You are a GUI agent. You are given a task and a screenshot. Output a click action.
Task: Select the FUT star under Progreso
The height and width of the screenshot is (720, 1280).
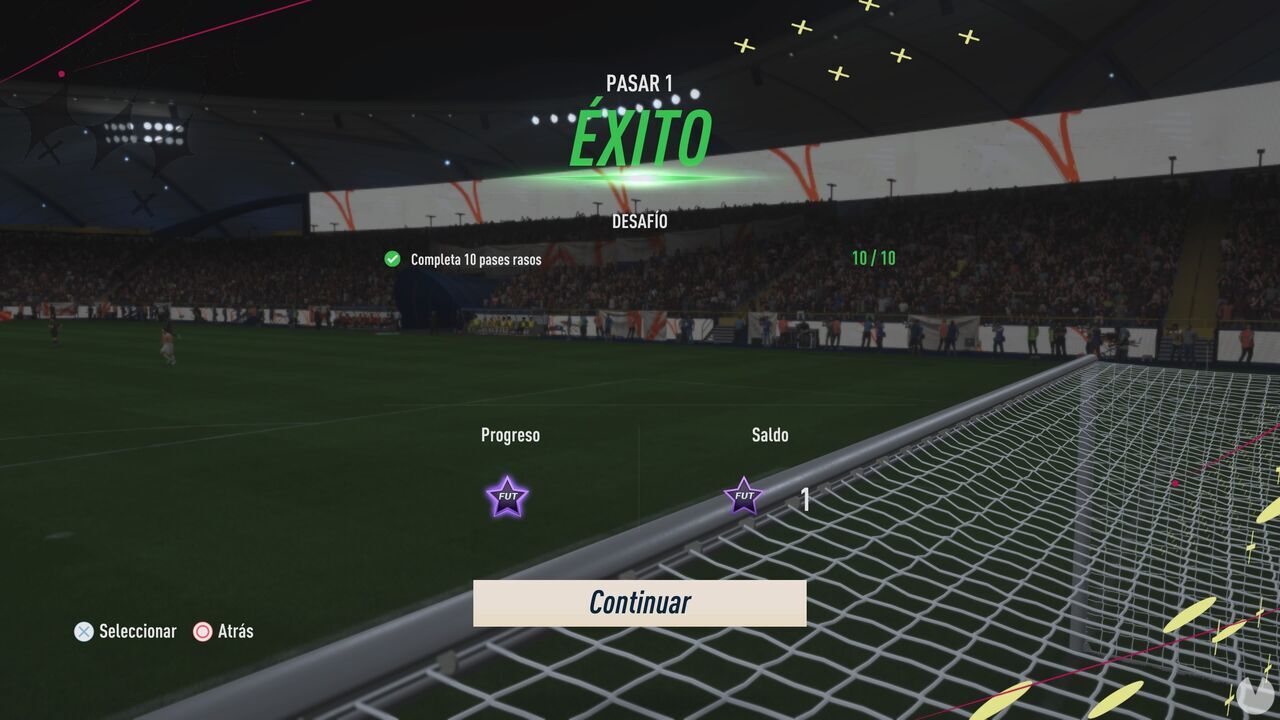509,497
